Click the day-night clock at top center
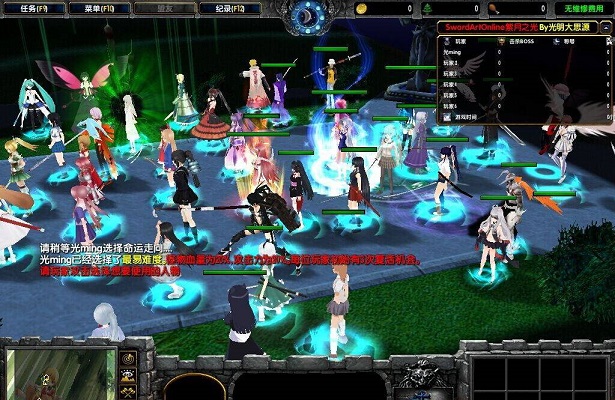Viewport: 615px width, 400px height. pos(306,14)
